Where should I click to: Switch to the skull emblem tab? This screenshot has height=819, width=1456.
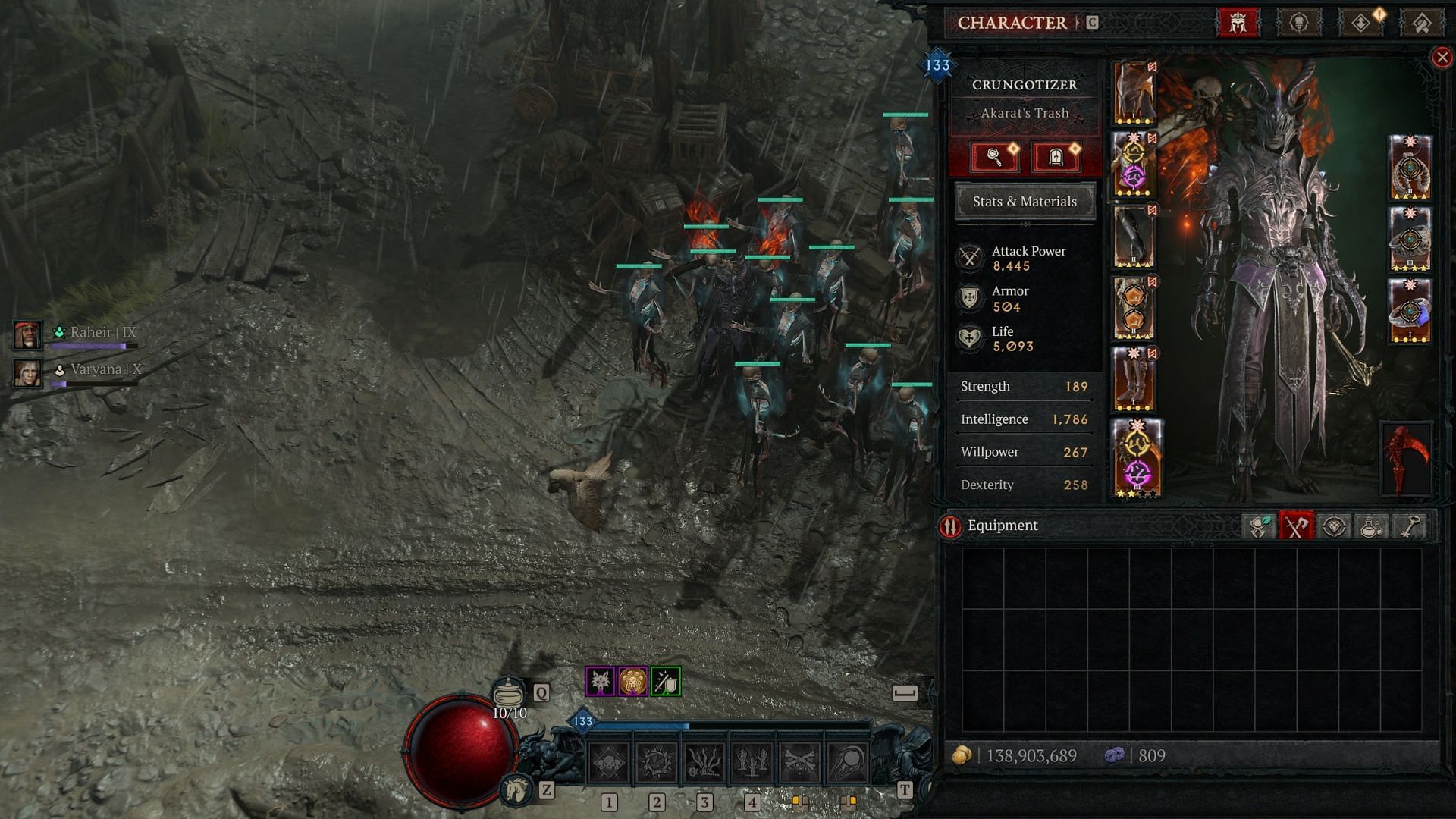click(1299, 23)
